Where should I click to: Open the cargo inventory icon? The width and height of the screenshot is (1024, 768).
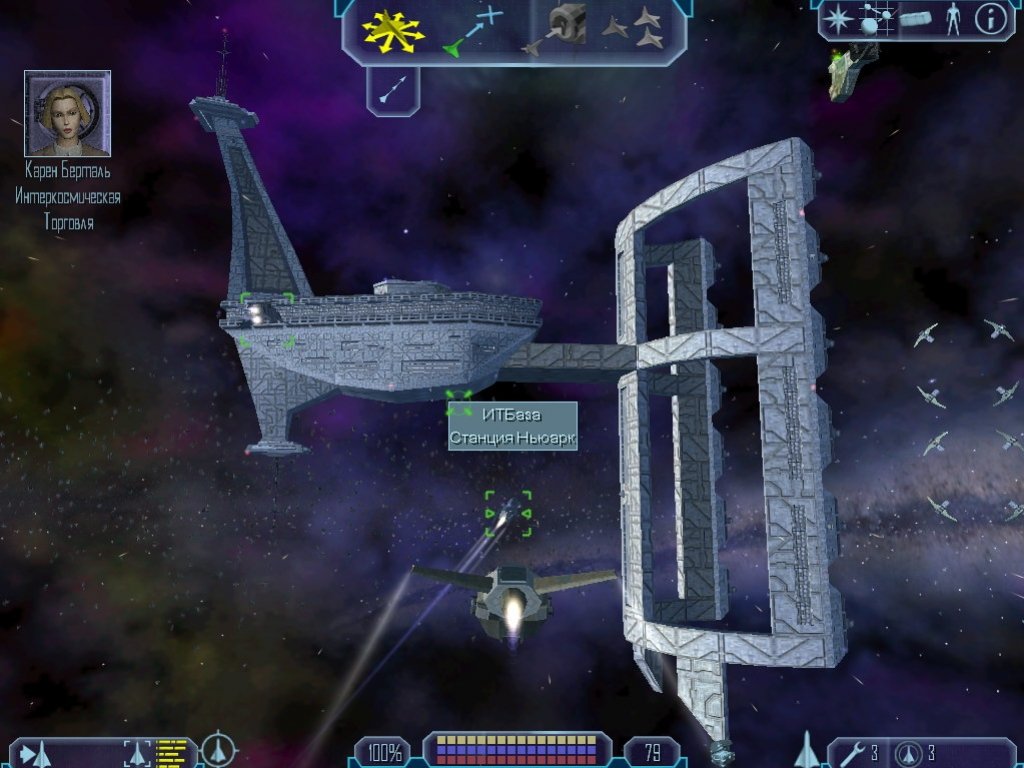tap(915, 20)
